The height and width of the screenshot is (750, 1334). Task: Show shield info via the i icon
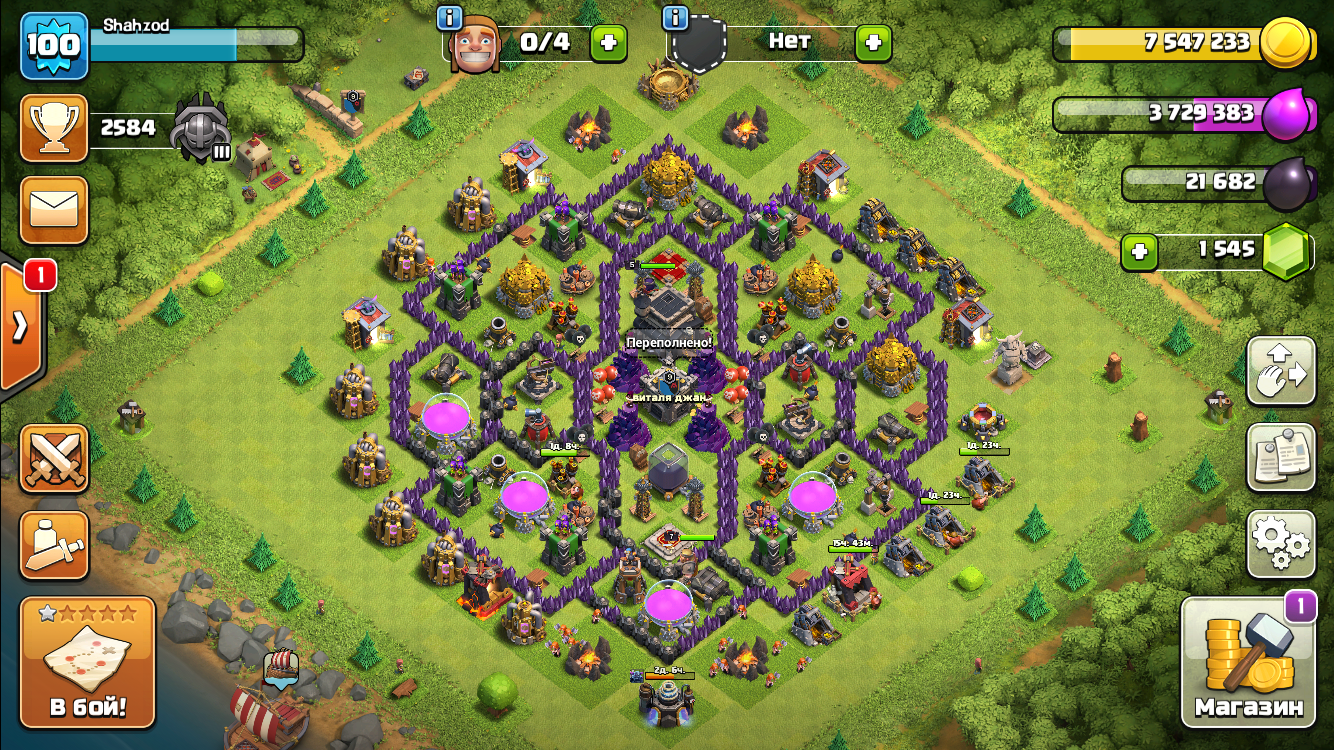point(676,17)
